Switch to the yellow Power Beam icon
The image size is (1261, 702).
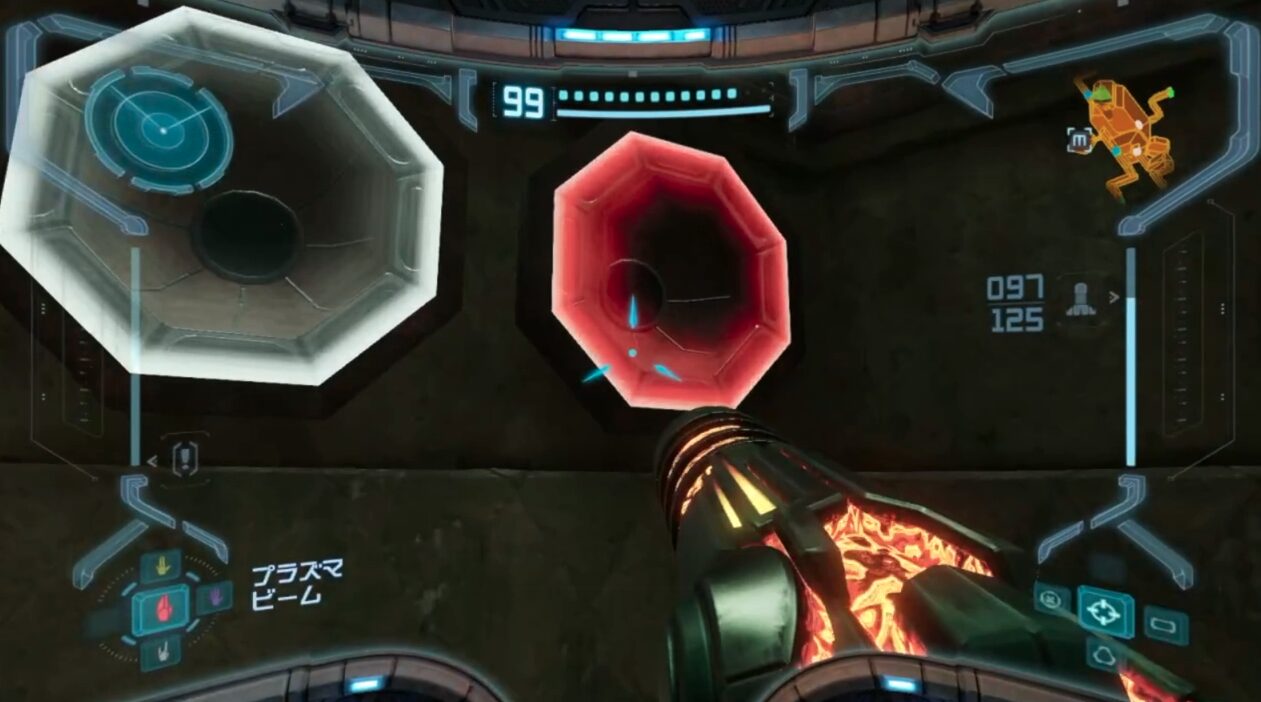click(160, 566)
